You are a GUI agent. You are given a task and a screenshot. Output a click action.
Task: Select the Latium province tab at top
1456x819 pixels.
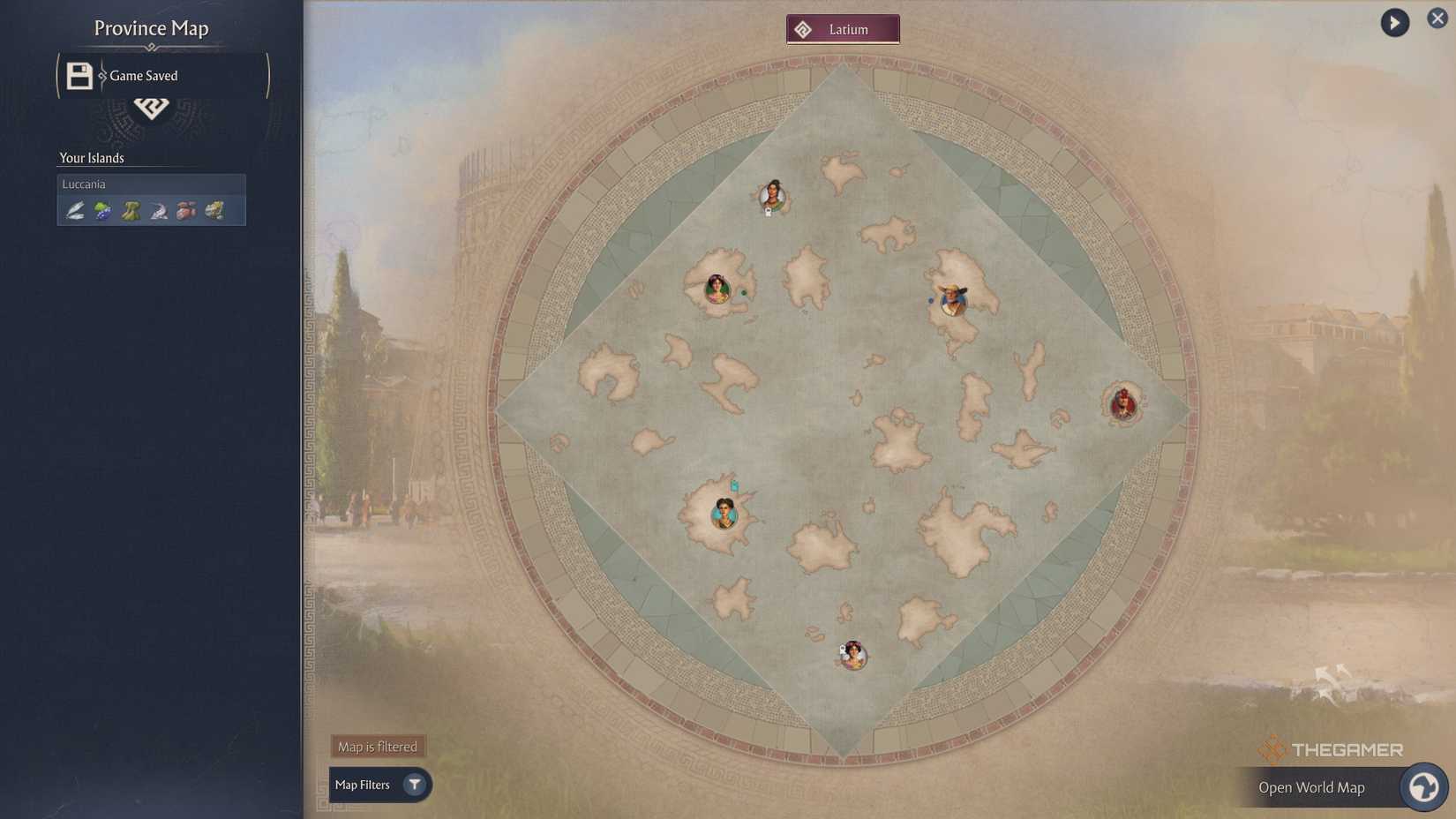[843, 27]
